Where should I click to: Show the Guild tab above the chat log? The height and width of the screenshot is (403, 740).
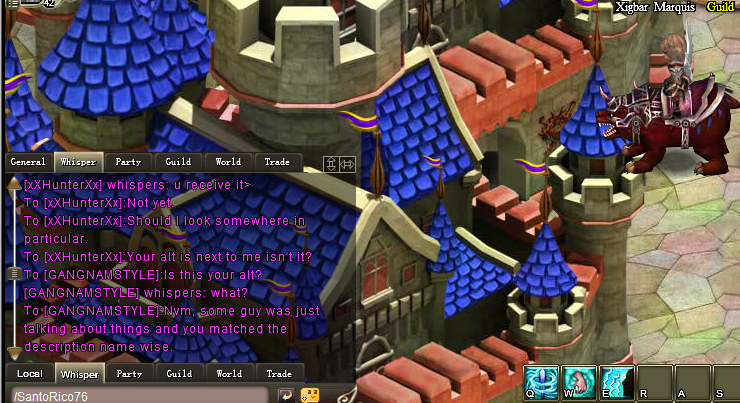179,161
